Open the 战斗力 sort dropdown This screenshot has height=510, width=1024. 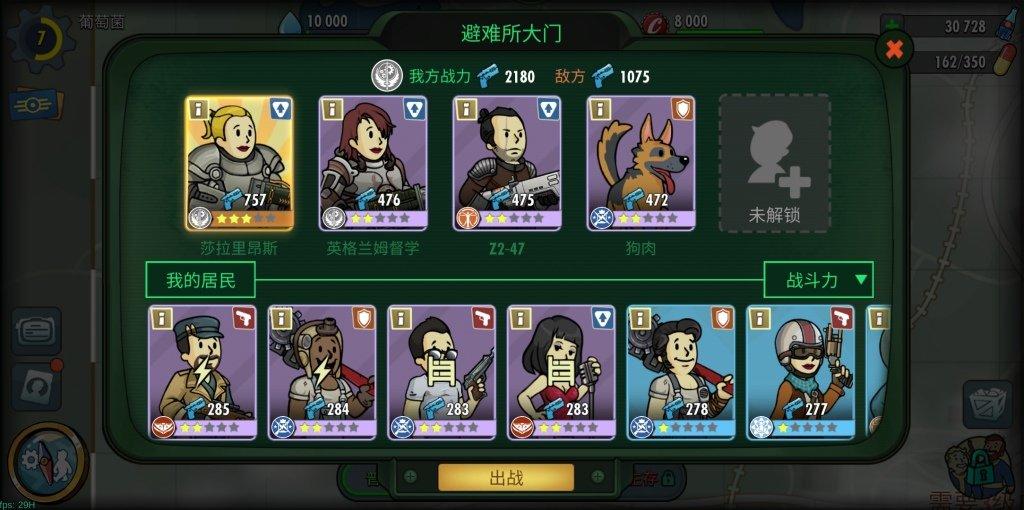(818, 279)
